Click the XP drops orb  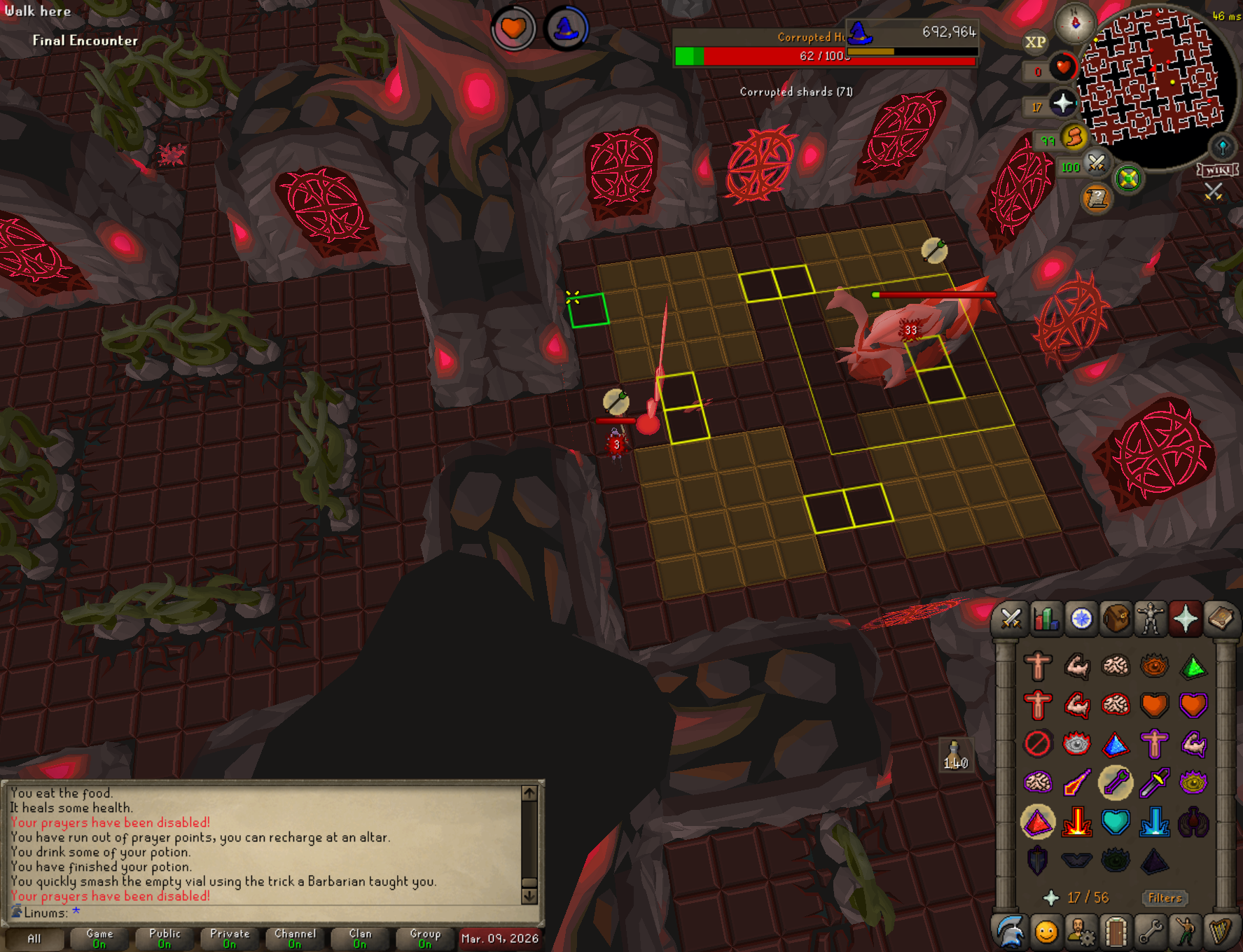click(1035, 42)
